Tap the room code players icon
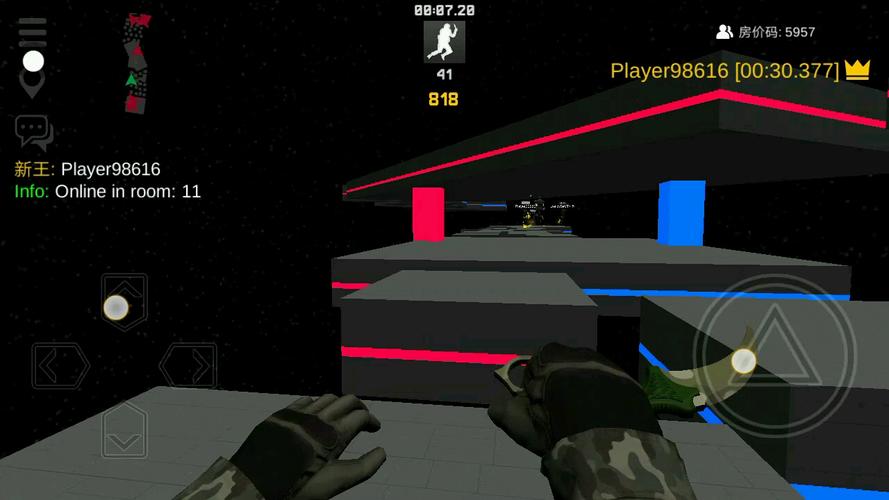889x500 pixels. (x=724, y=32)
